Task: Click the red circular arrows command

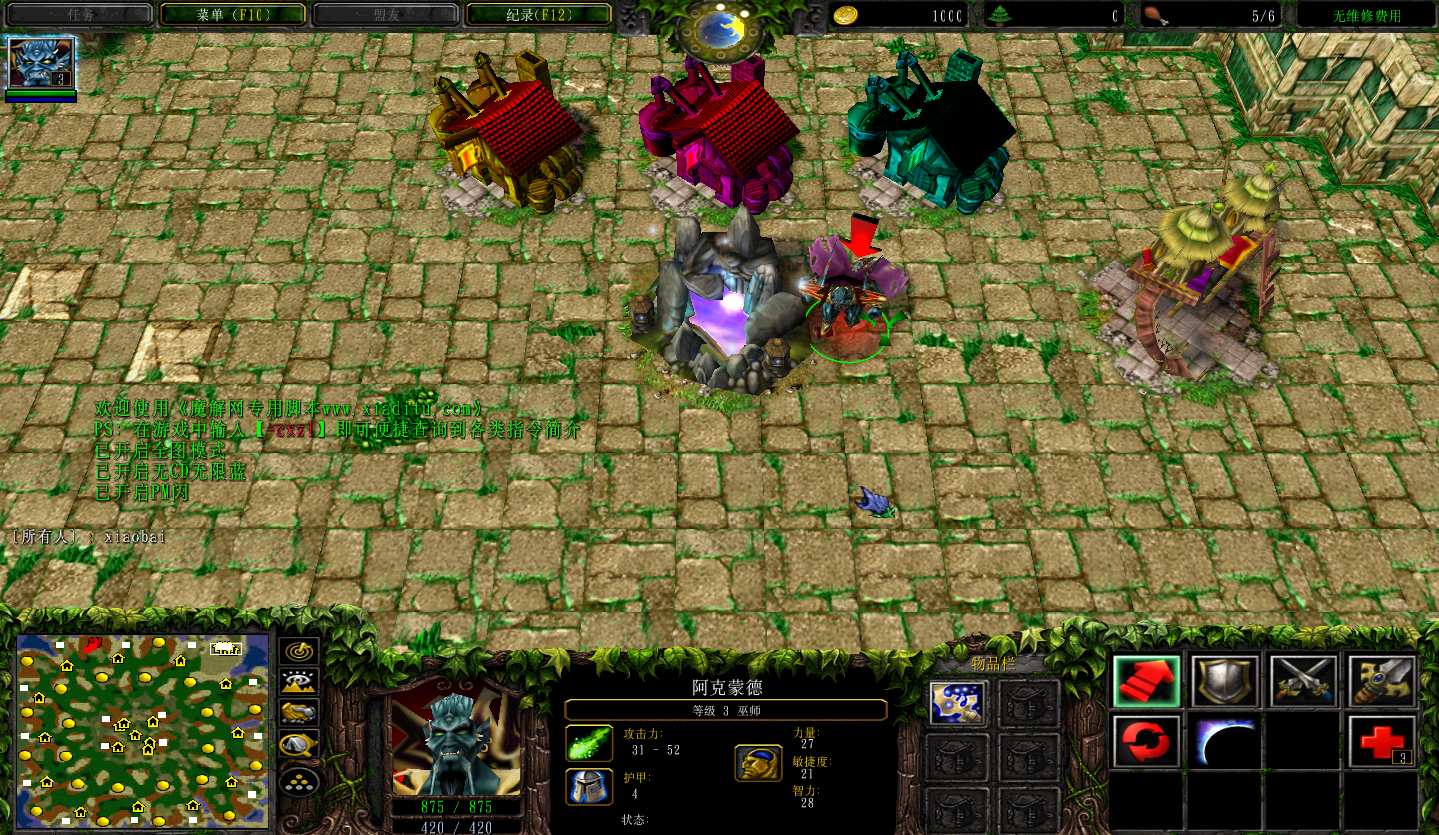Action: tap(1146, 742)
